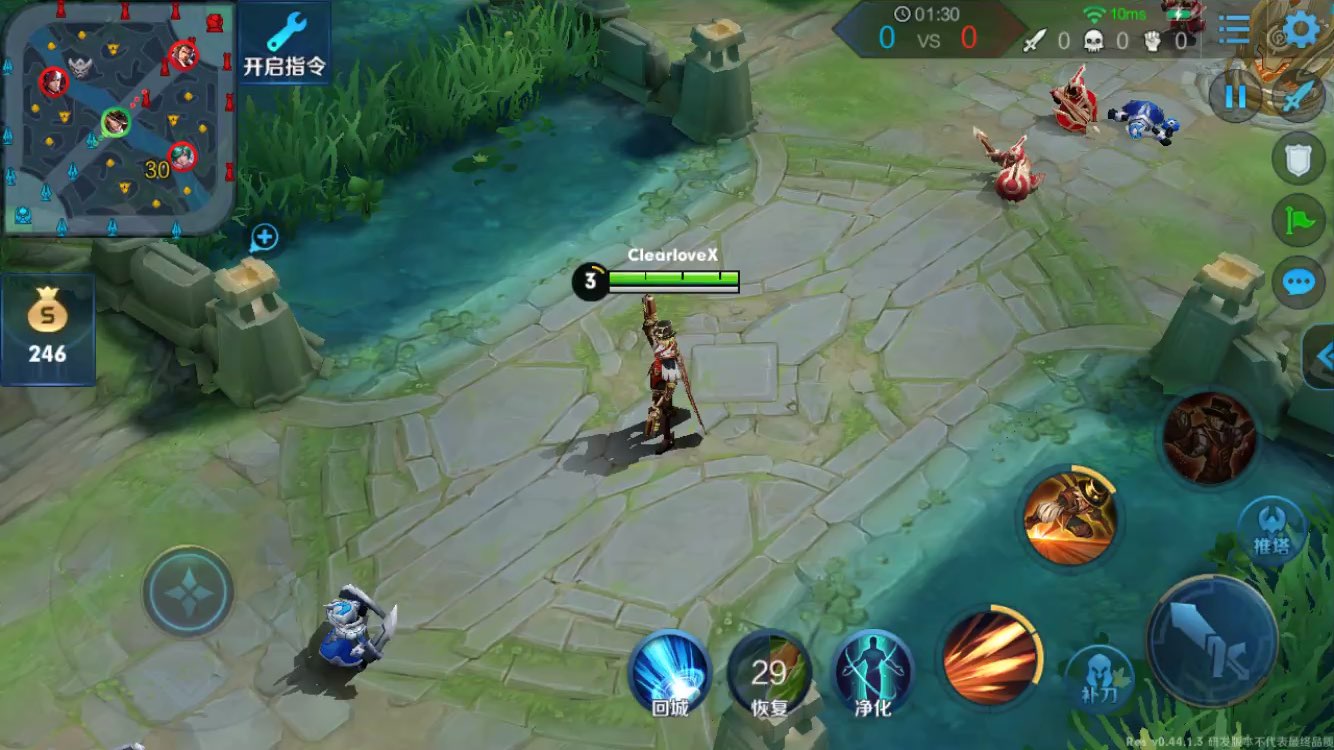Send the shield defend signal

1298,159
